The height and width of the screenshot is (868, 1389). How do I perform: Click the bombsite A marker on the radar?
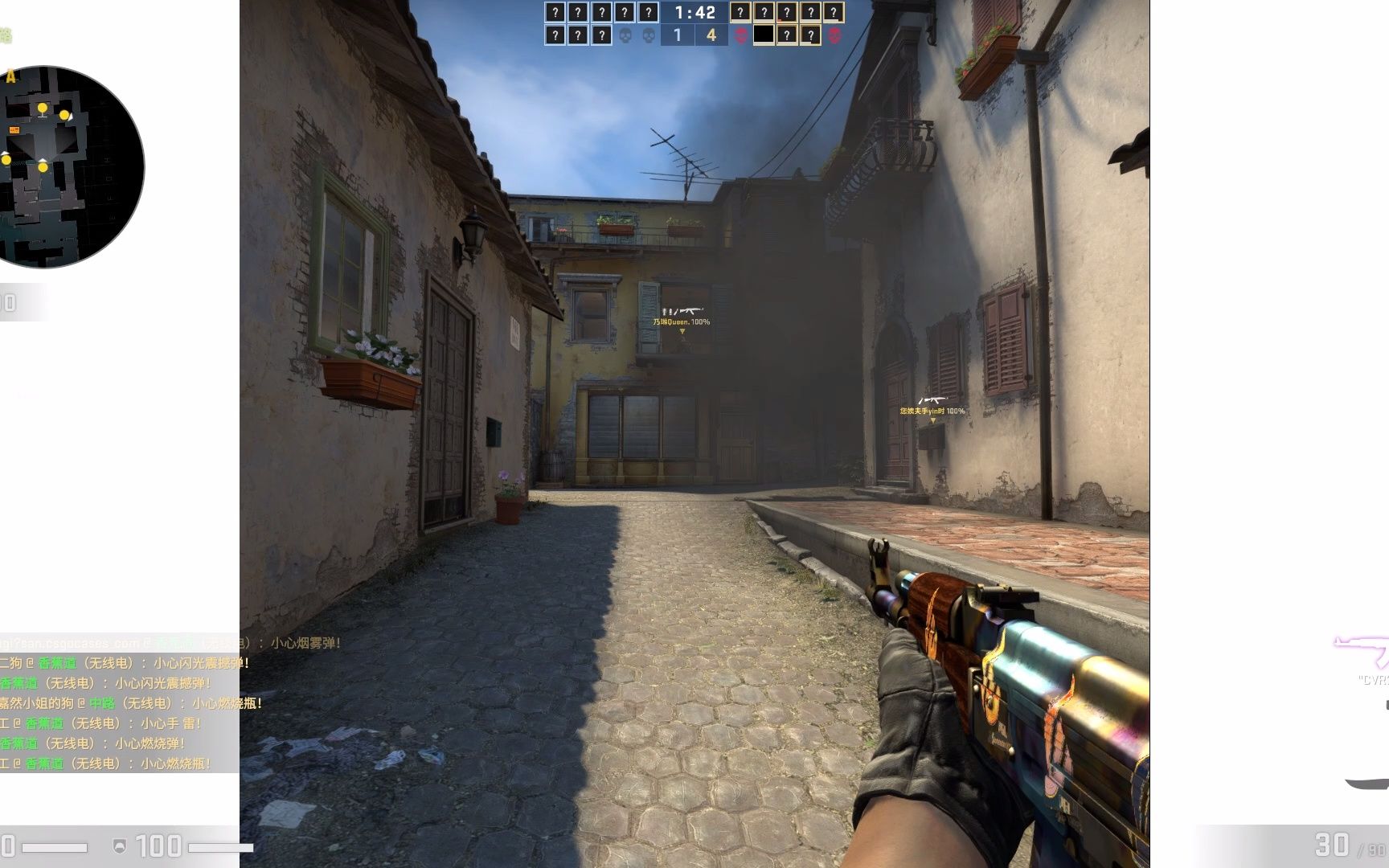10,75
